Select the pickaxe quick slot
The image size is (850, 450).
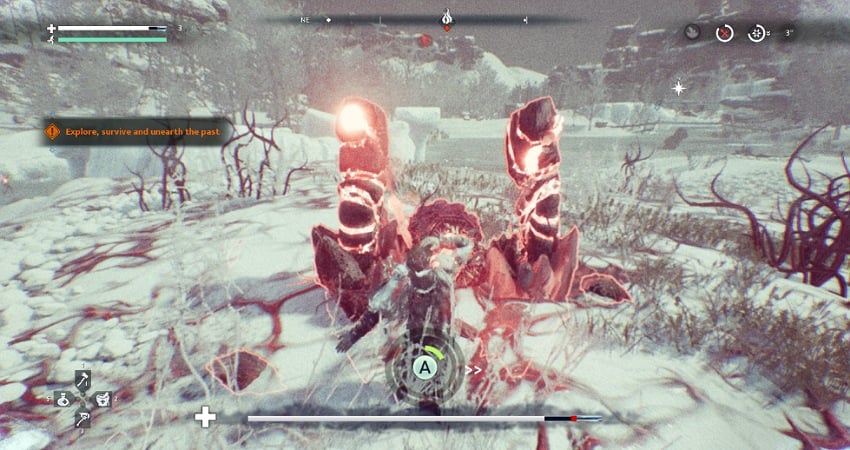[83, 417]
